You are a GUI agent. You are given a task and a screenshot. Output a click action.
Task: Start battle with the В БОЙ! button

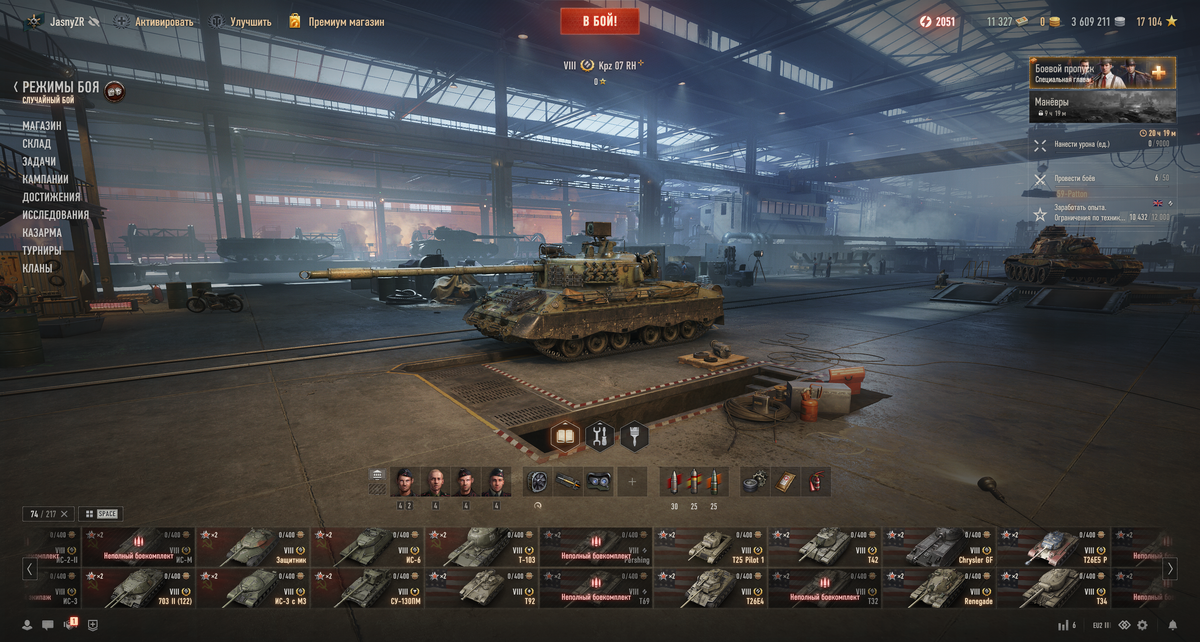coord(600,21)
